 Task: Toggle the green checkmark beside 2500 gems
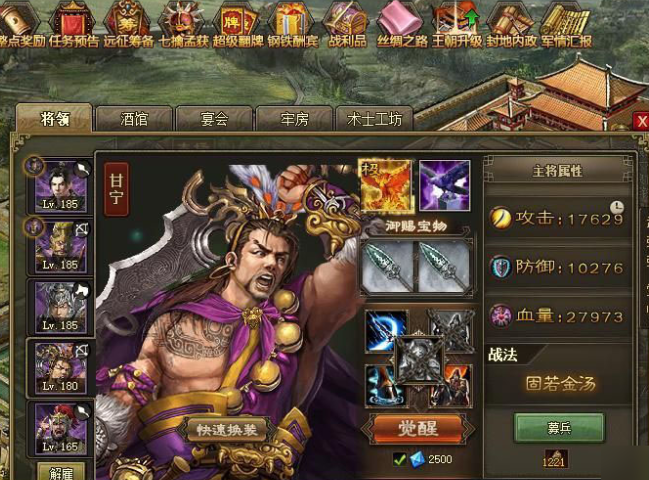click(399, 459)
